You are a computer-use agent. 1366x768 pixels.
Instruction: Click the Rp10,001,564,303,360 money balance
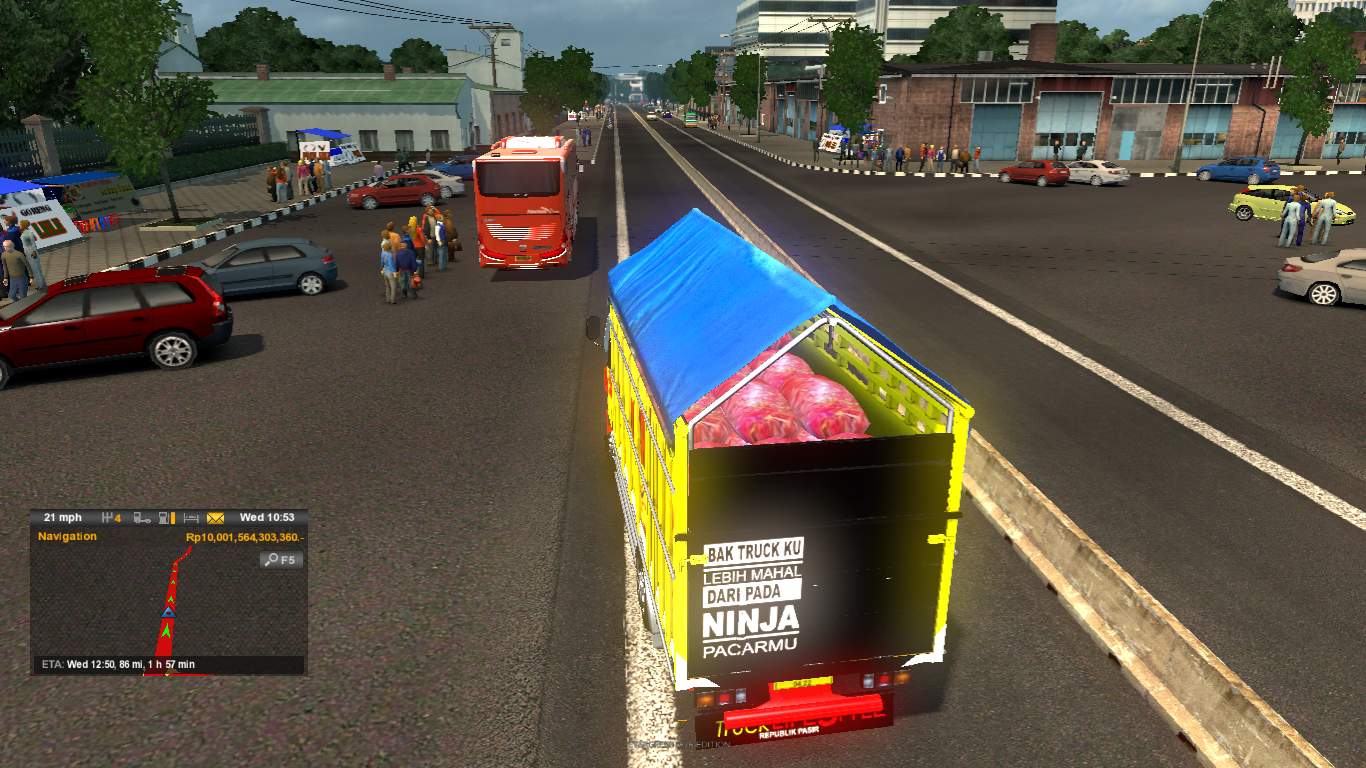tap(245, 537)
